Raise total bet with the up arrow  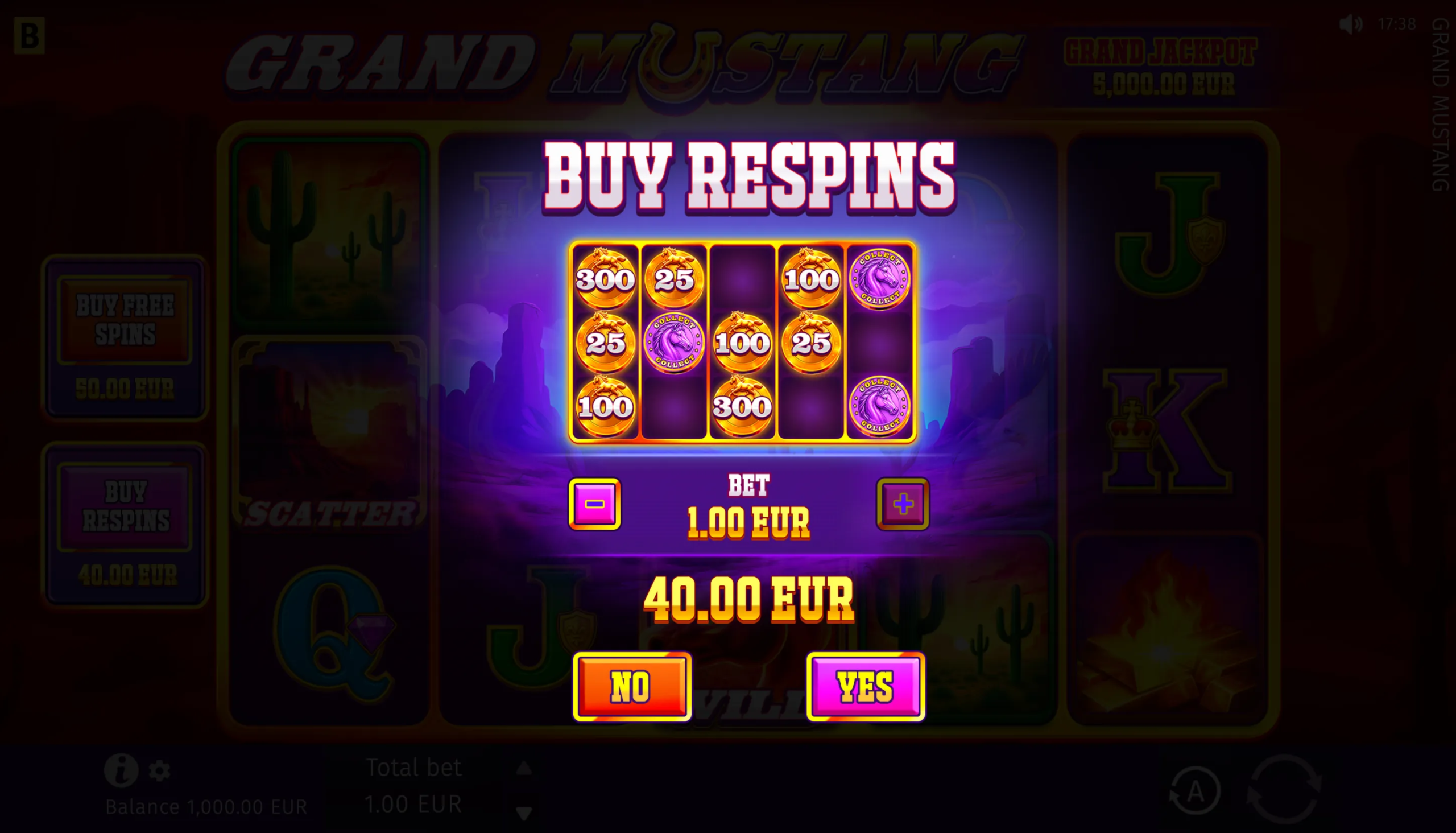pyautogui.click(x=524, y=768)
